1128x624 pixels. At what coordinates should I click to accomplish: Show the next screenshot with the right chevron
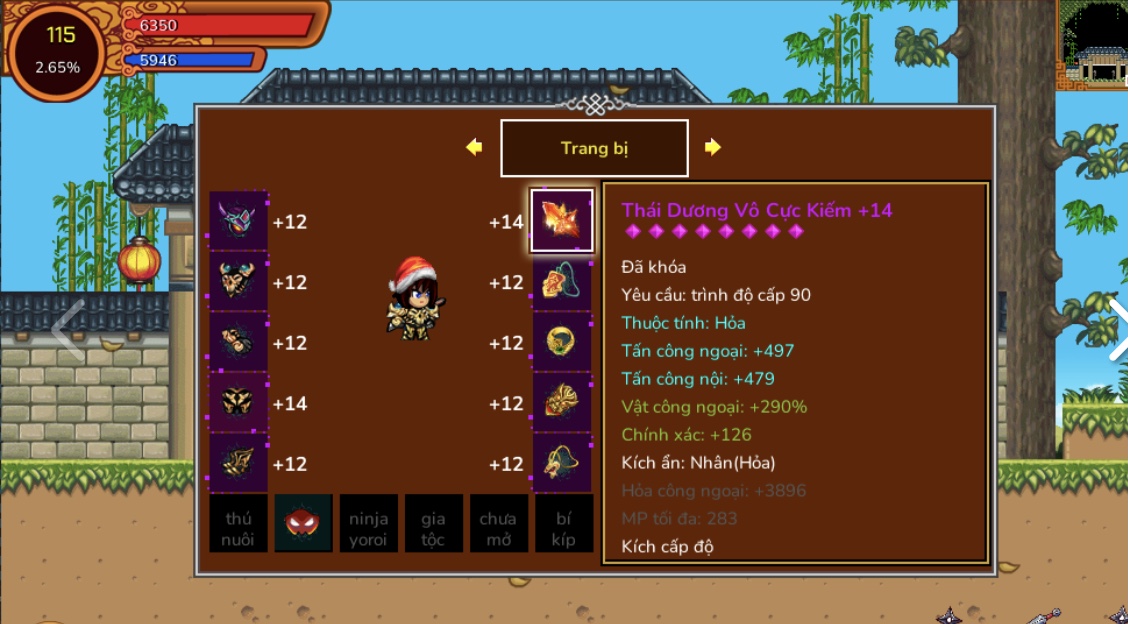coord(1116,329)
